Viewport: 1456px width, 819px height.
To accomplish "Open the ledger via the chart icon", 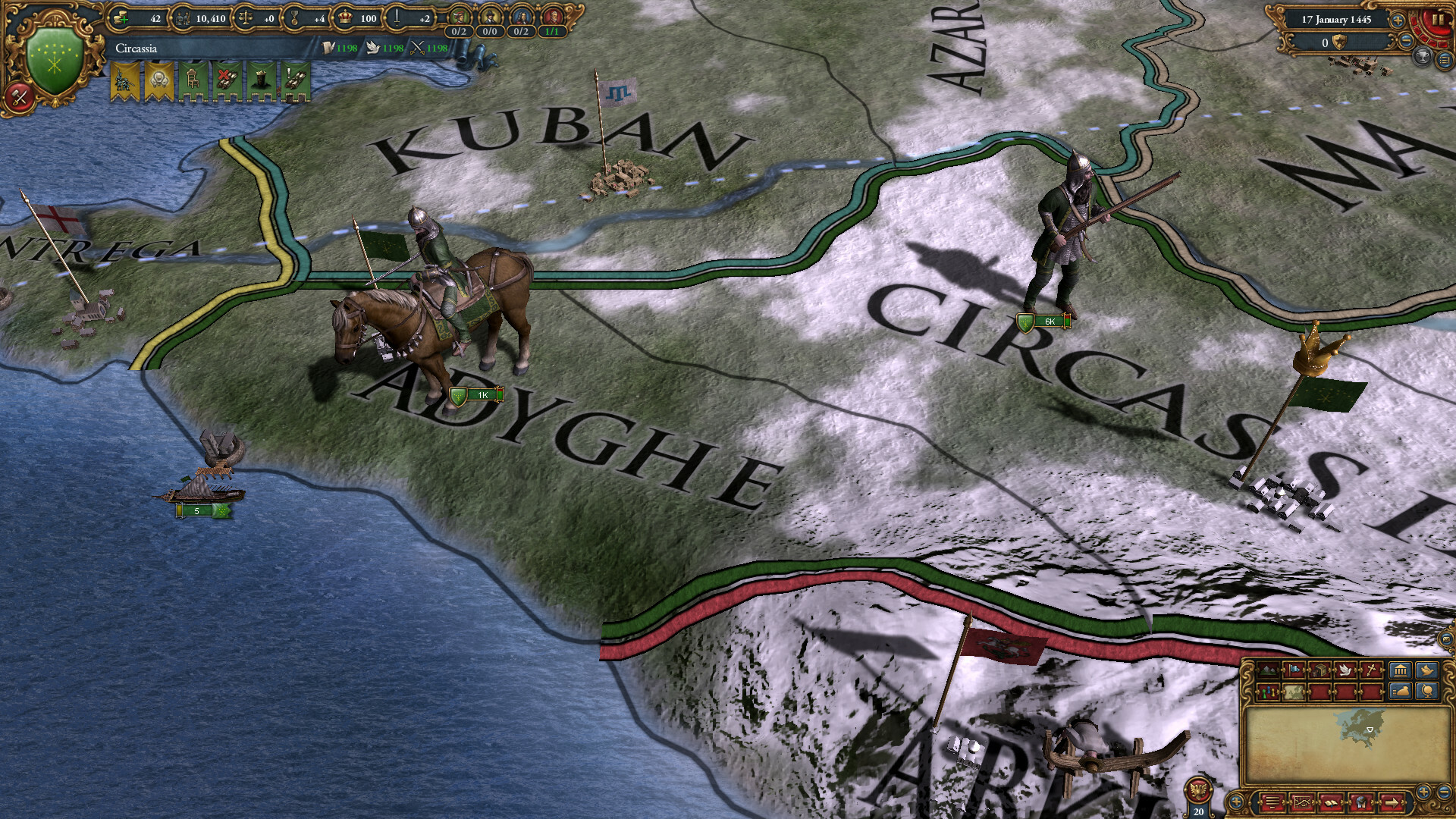I will click(x=1302, y=804).
